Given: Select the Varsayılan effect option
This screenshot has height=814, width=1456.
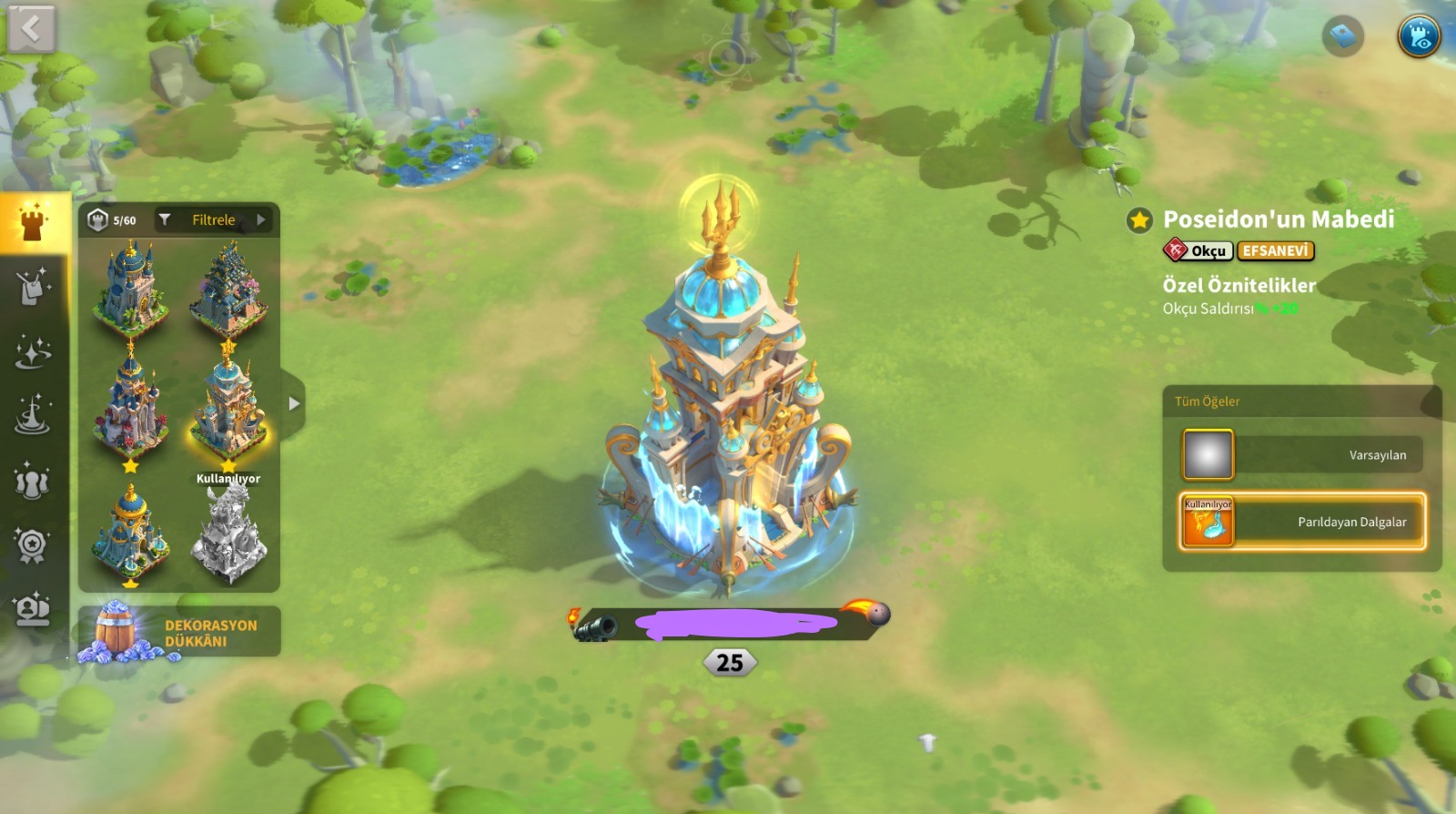Looking at the screenshot, I should pyautogui.click(x=1301, y=454).
